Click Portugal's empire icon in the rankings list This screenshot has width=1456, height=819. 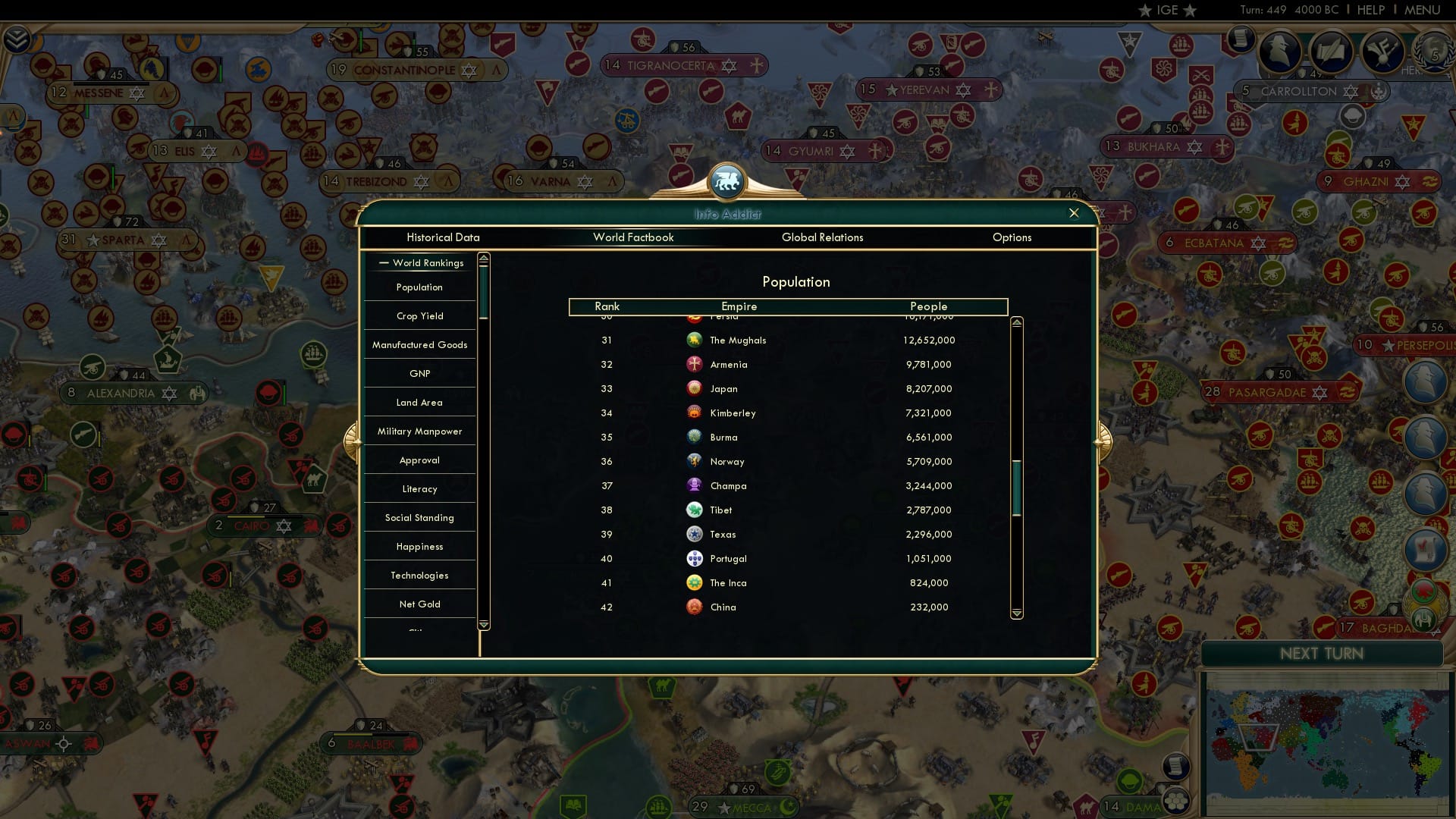coord(695,558)
